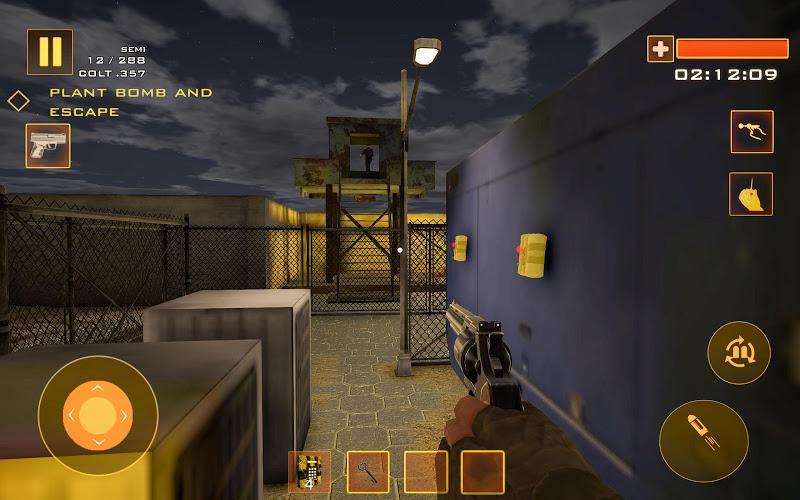Viewport: 800px width, 500px height.
Task: Tap the orange movement joystick center
Action: (97, 414)
